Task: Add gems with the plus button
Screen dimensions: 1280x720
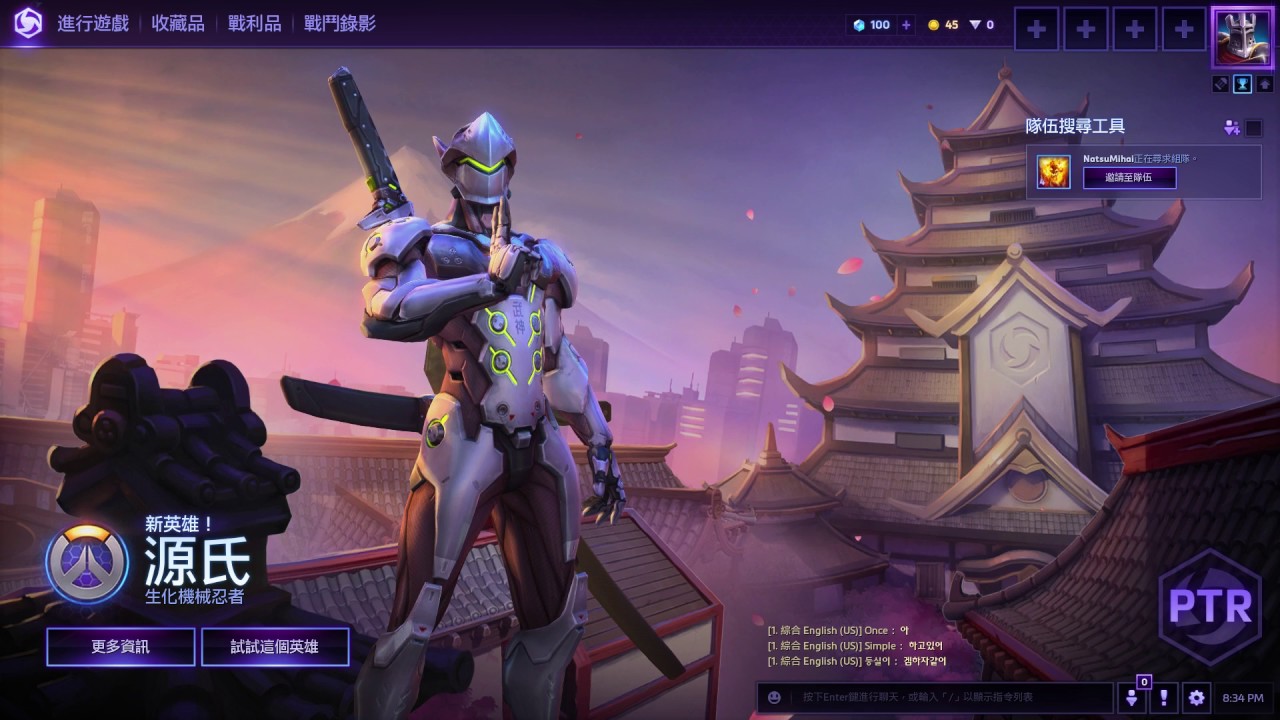Action: 907,25
